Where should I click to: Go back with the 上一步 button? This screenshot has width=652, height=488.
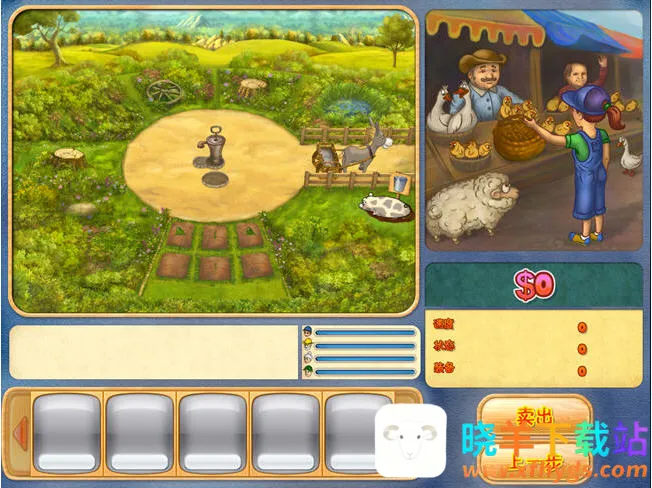point(534,463)
